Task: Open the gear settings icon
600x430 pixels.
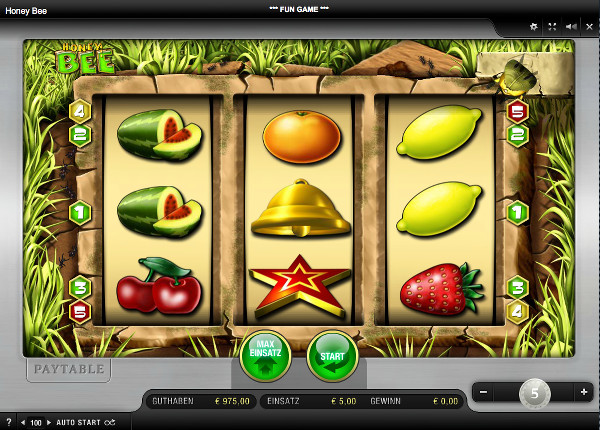Action: click(x=533, y=27)
